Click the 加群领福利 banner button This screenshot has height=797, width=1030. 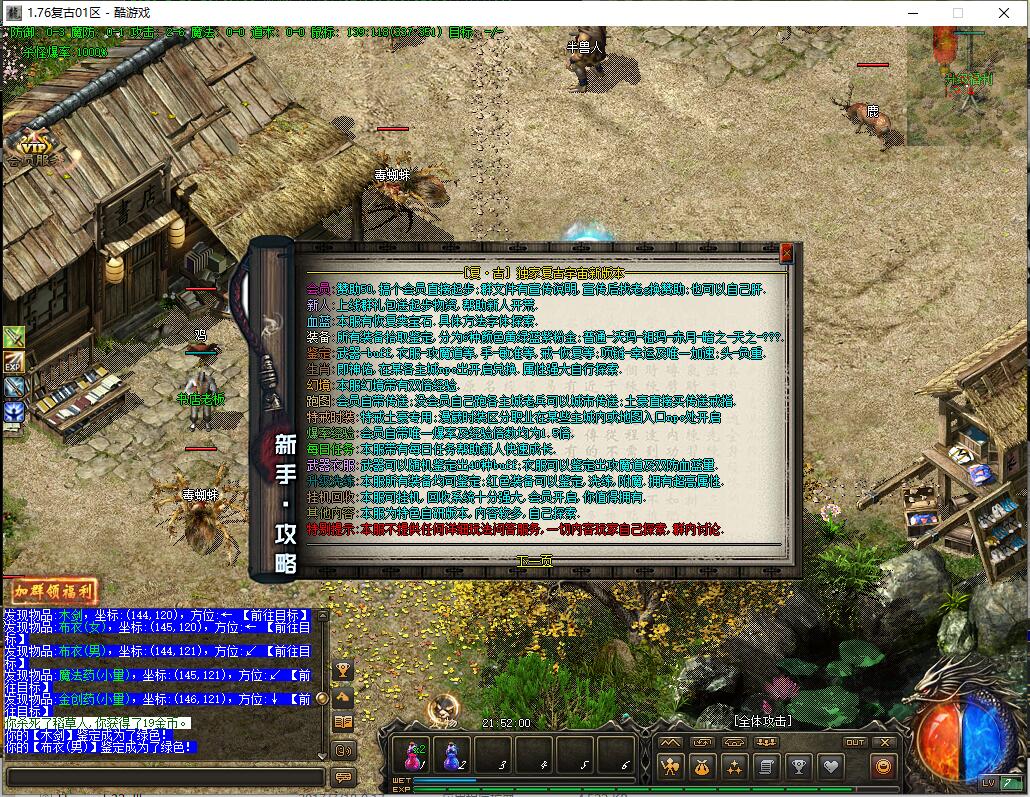[x=53, y=591]
